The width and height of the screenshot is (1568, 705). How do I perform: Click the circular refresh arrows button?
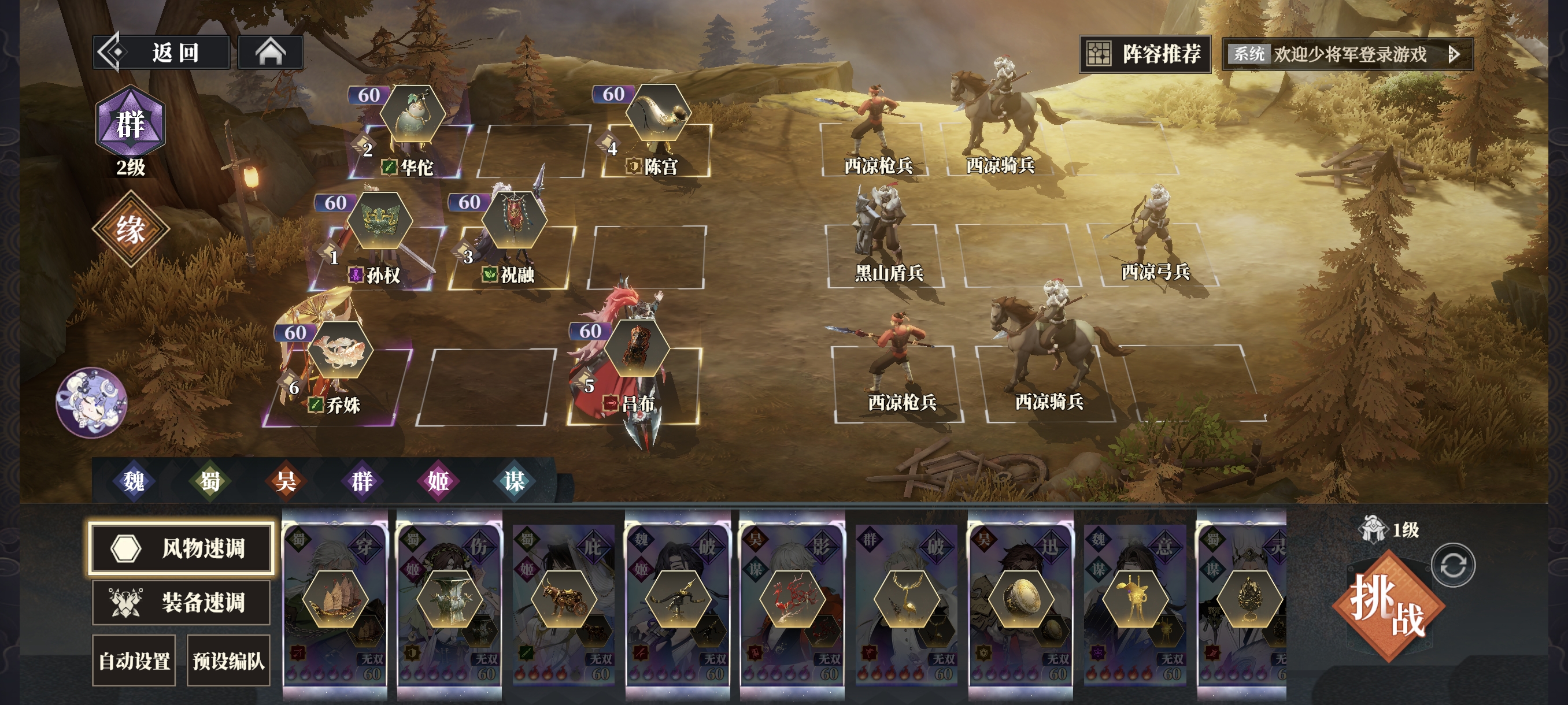click(x=1453, y=565)
